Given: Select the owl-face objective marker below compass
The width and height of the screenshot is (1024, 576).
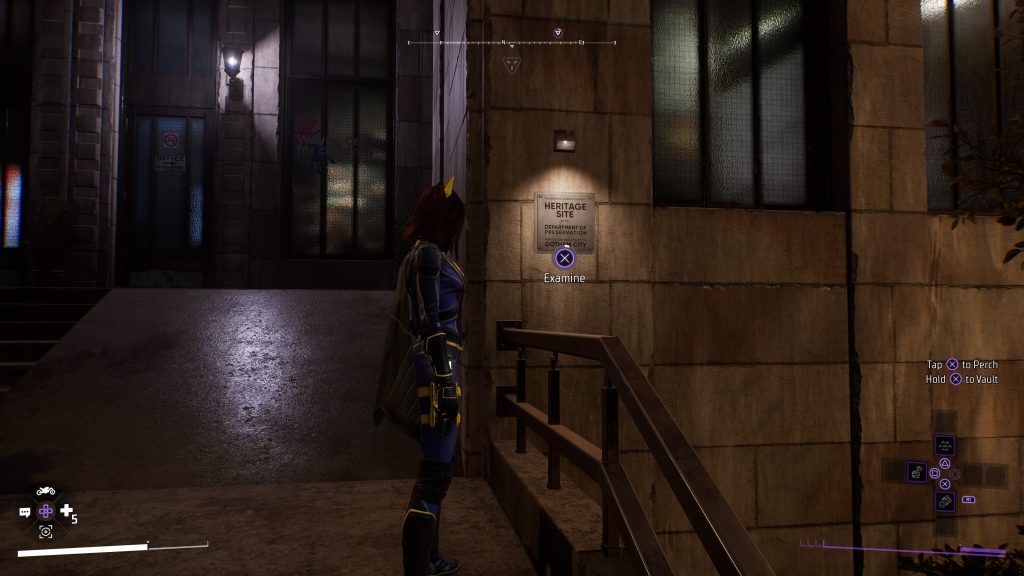Looking at the screenshot, I should (x=511, y=64).
